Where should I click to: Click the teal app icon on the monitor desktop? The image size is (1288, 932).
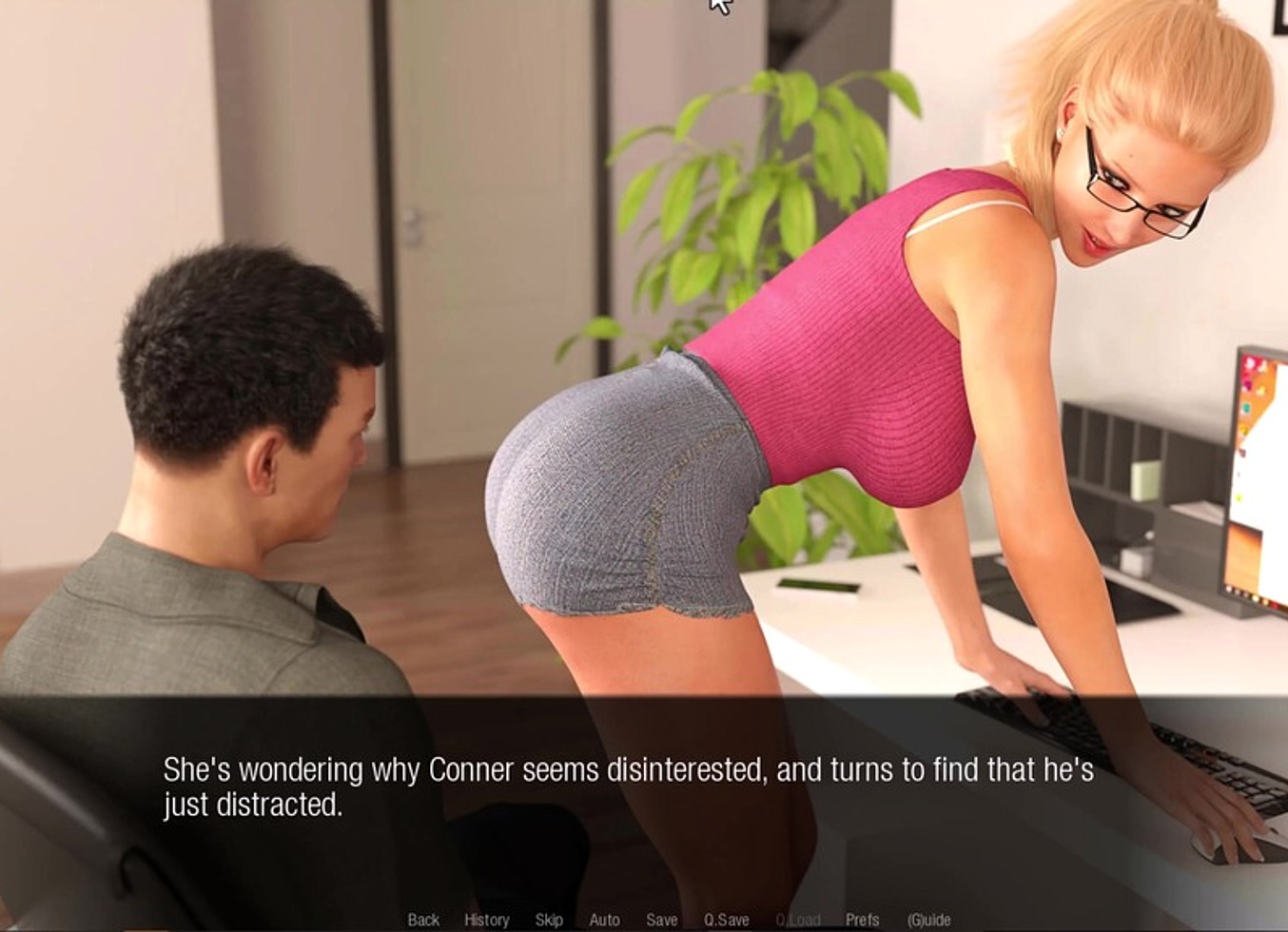(x=1246, y=408)
